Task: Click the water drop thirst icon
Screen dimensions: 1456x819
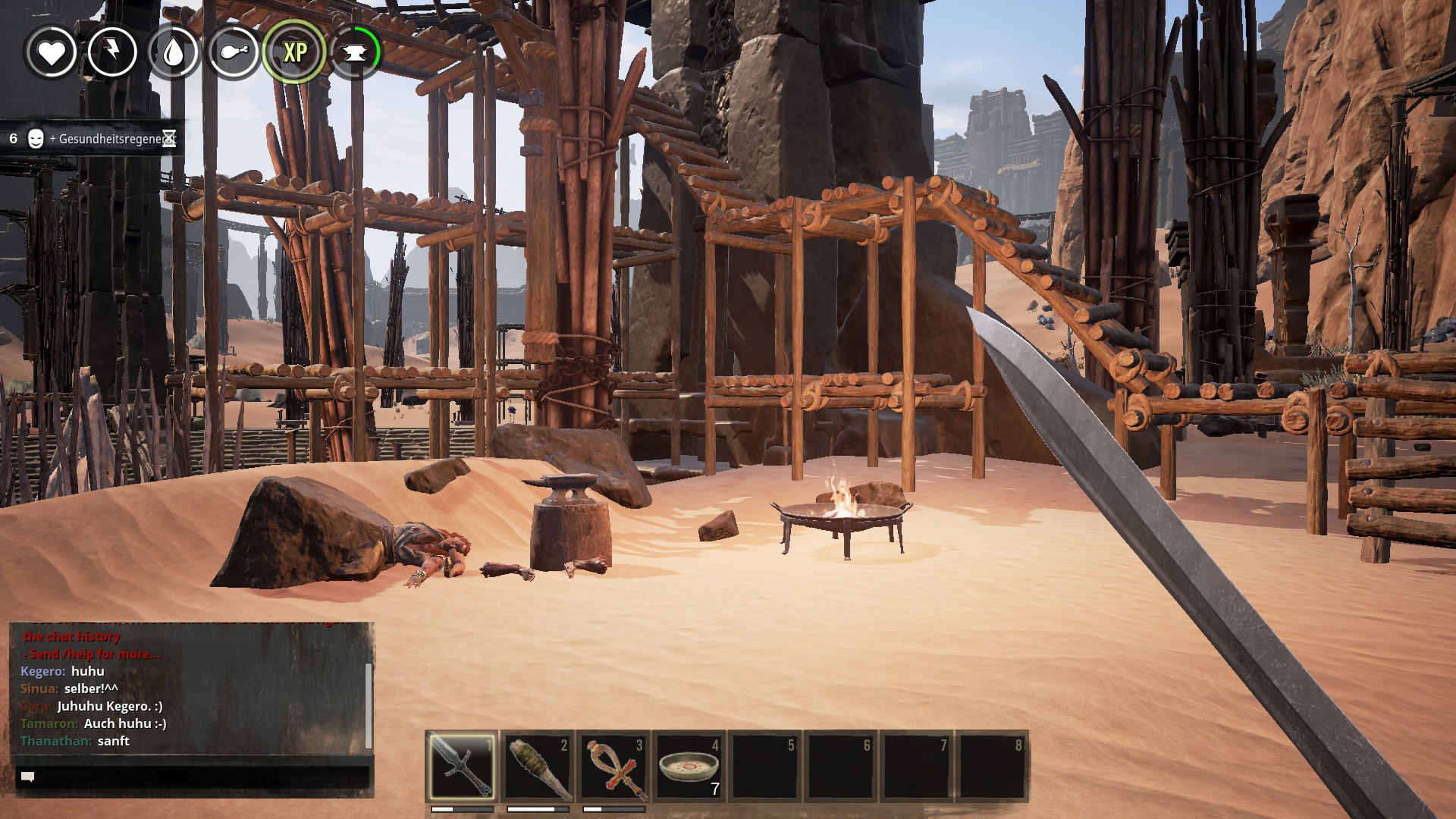Action: [x=173, y=52]
